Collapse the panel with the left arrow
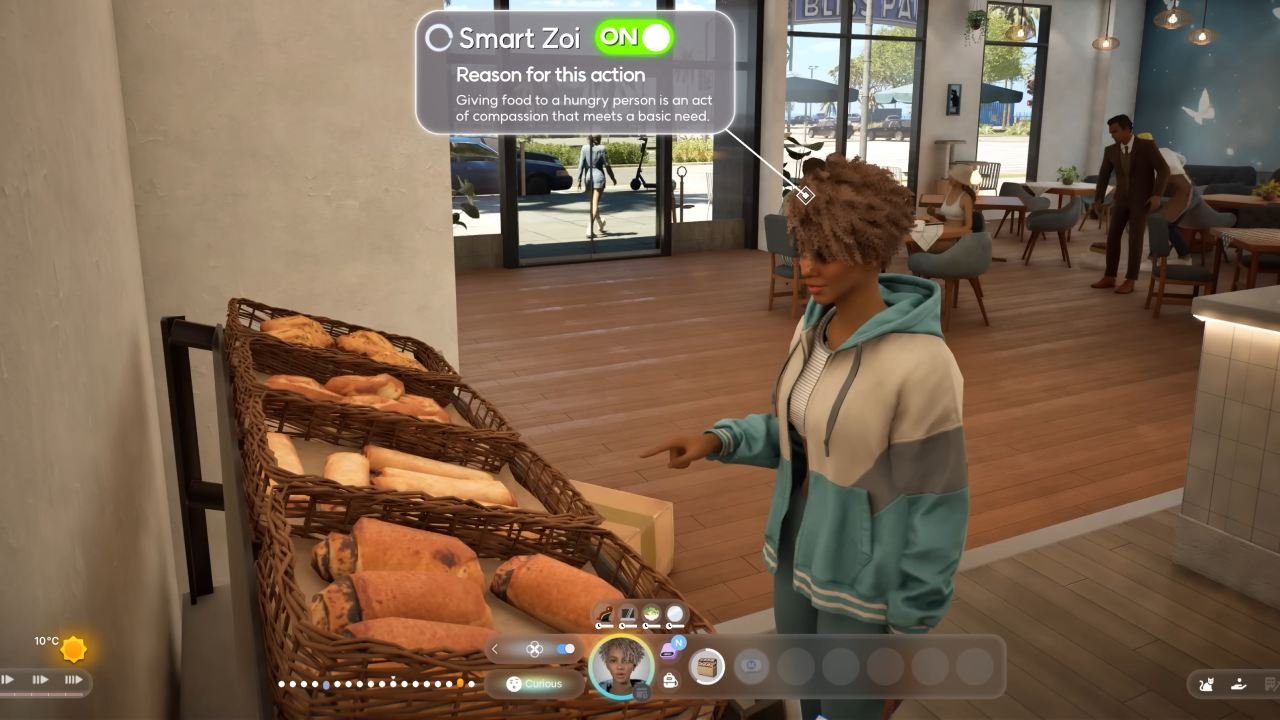 click(x=494, y=649)
